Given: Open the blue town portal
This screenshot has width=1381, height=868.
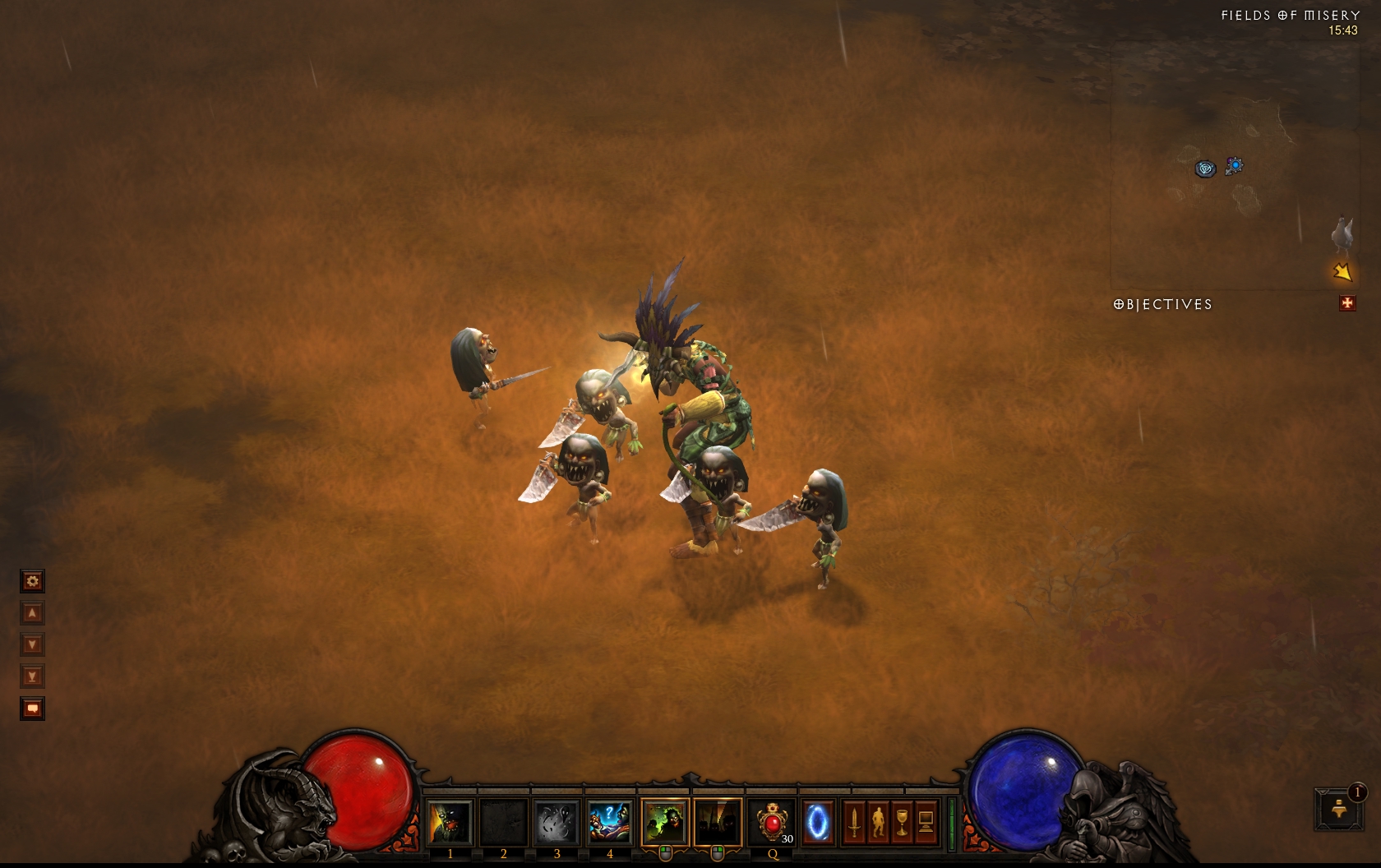Looking at the screenshot, I should pos(817,822).
